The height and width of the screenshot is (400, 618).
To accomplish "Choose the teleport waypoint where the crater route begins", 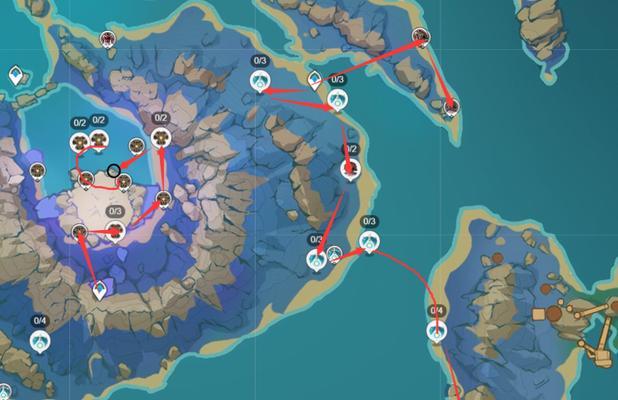I will click(99, 291).
